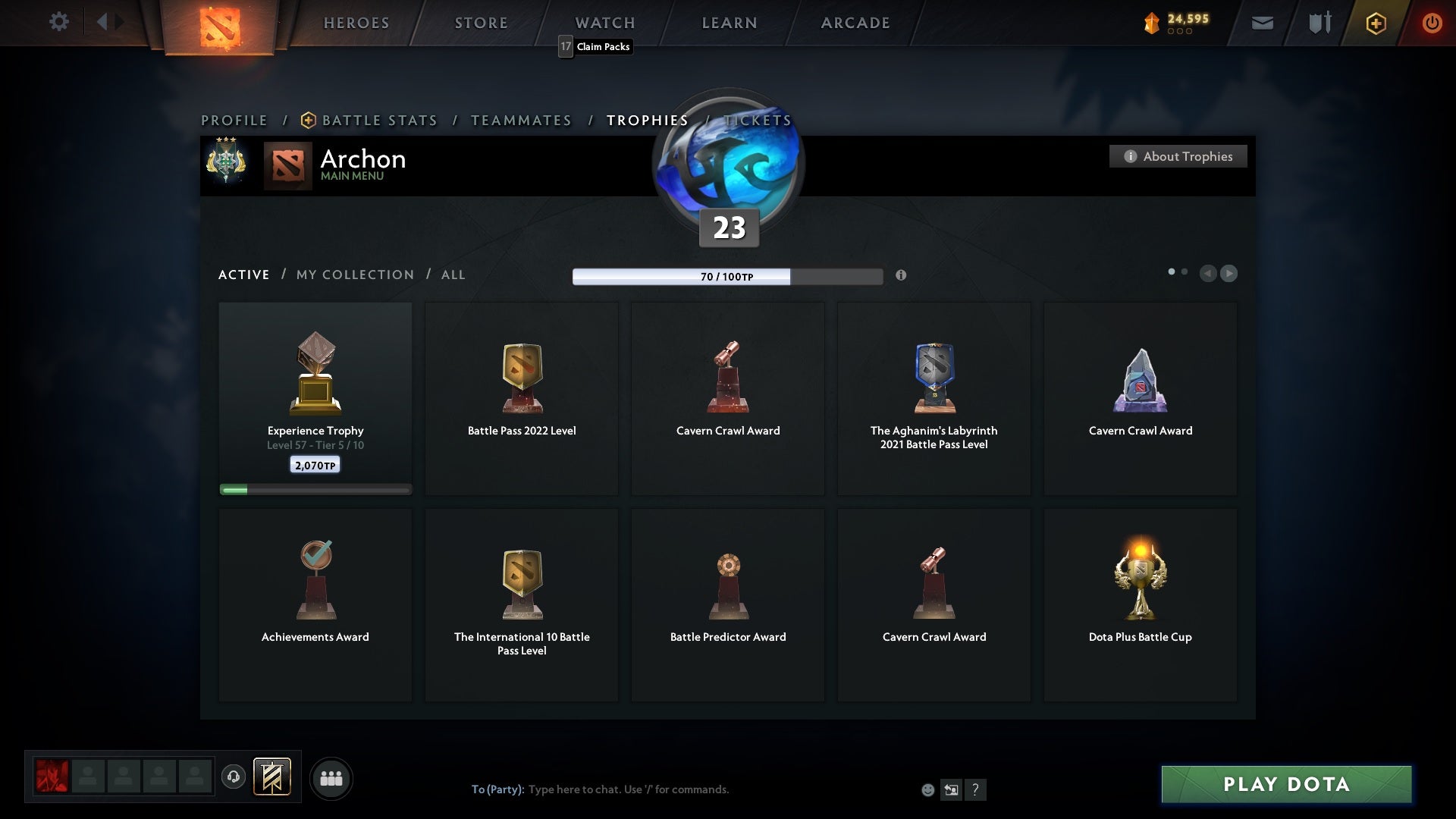Click the 70/100TP progress bar
The image size is (1456, 819).
(728, 277)
